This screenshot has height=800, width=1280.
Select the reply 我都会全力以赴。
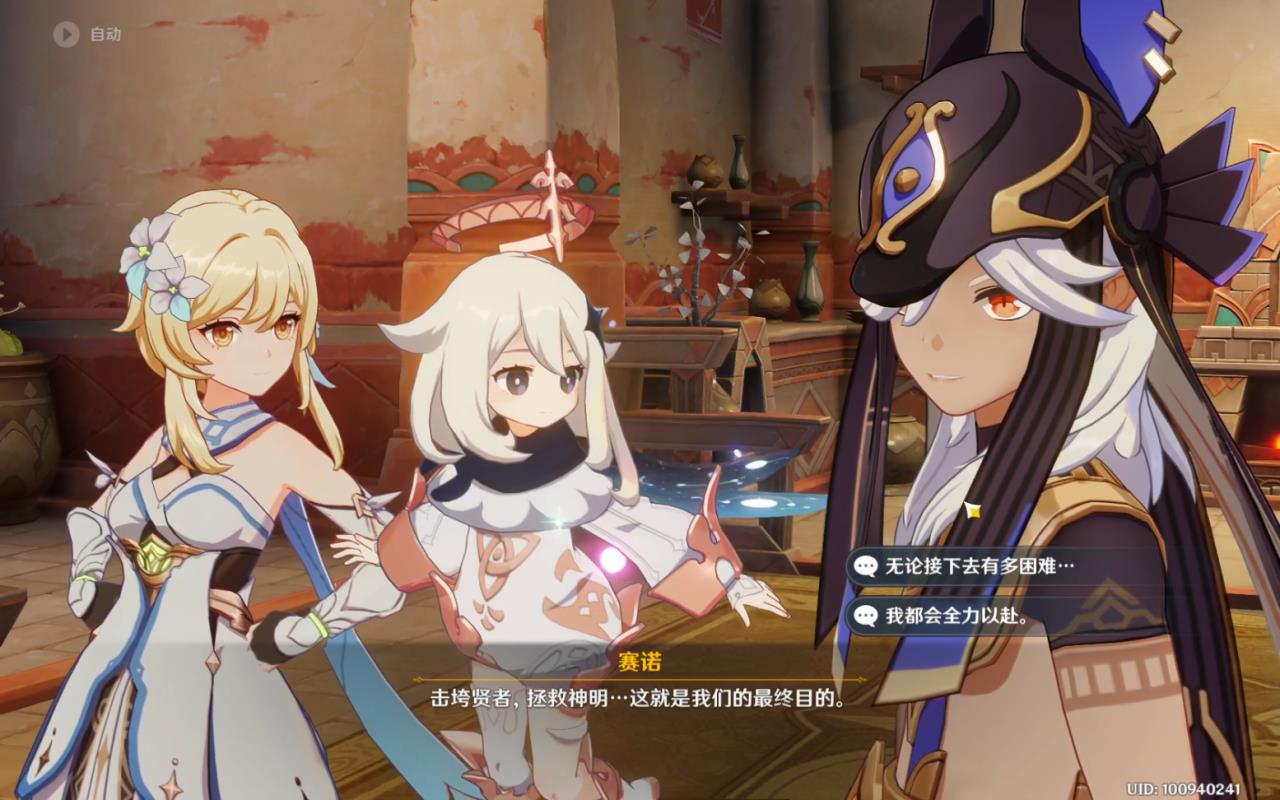(x=956, y=616)
